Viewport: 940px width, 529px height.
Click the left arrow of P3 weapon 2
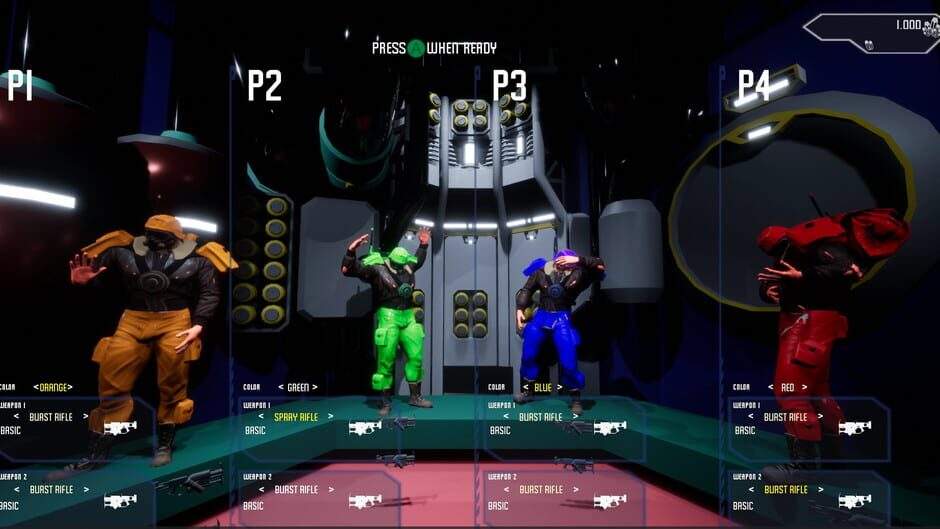[507, 490]
